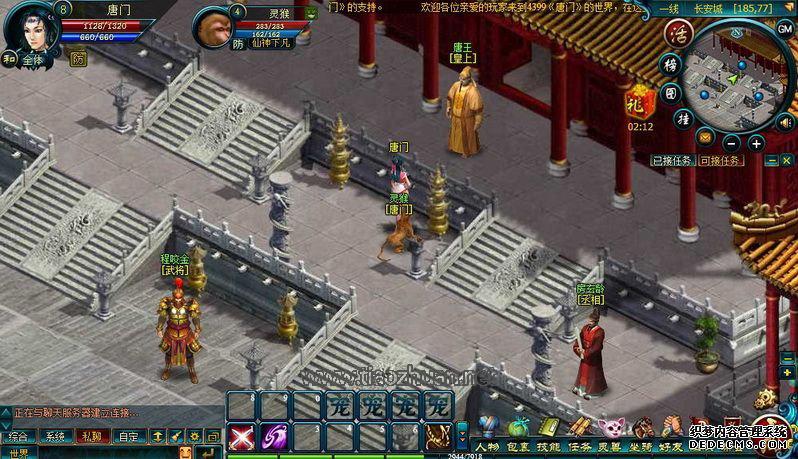The height and width of the screenshot is (459, 798).
Task: Select the 私聊 private chat tab
Action: tap(91, 436)
